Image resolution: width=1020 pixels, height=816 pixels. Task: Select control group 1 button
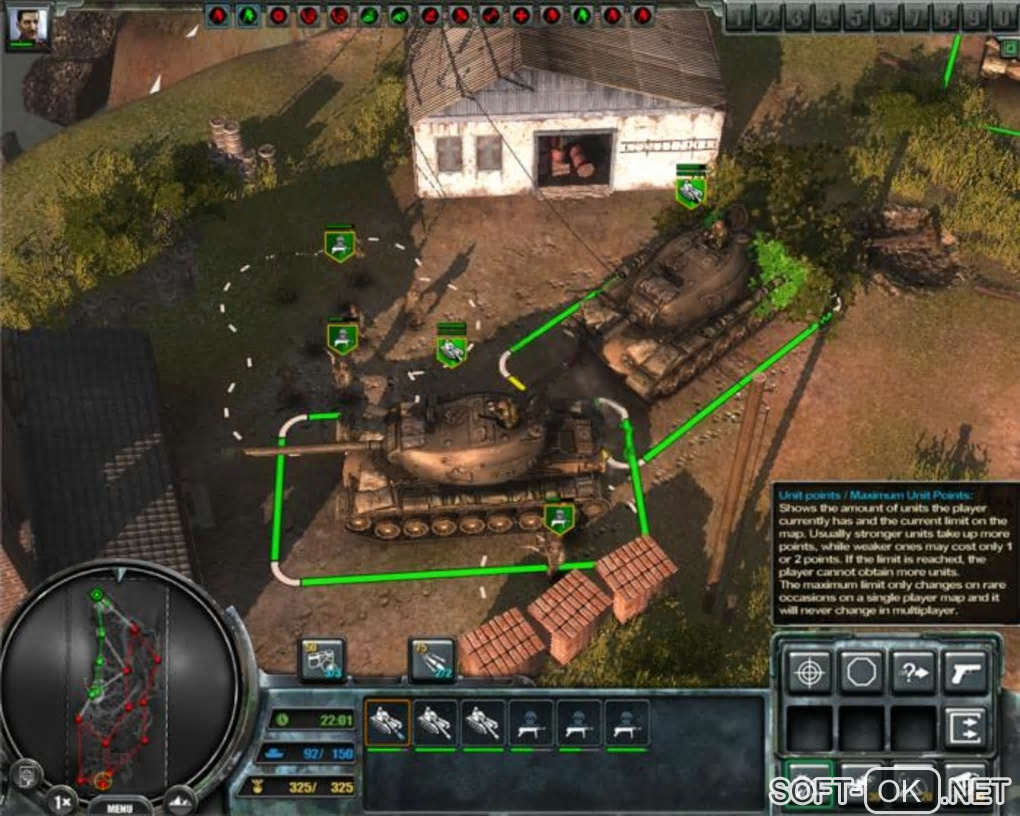737,18
